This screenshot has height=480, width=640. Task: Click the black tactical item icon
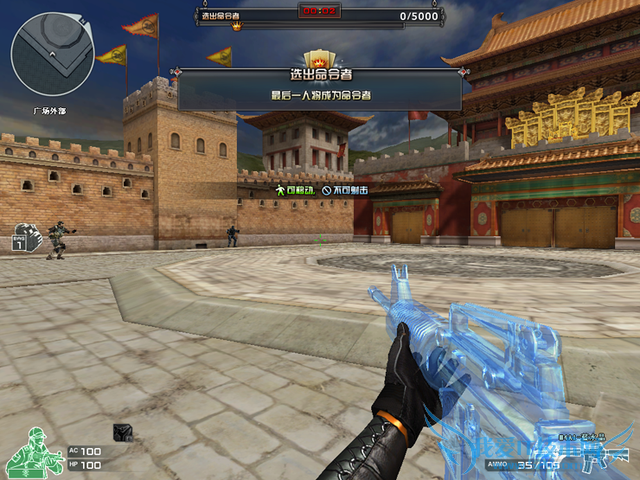point(123,432)
